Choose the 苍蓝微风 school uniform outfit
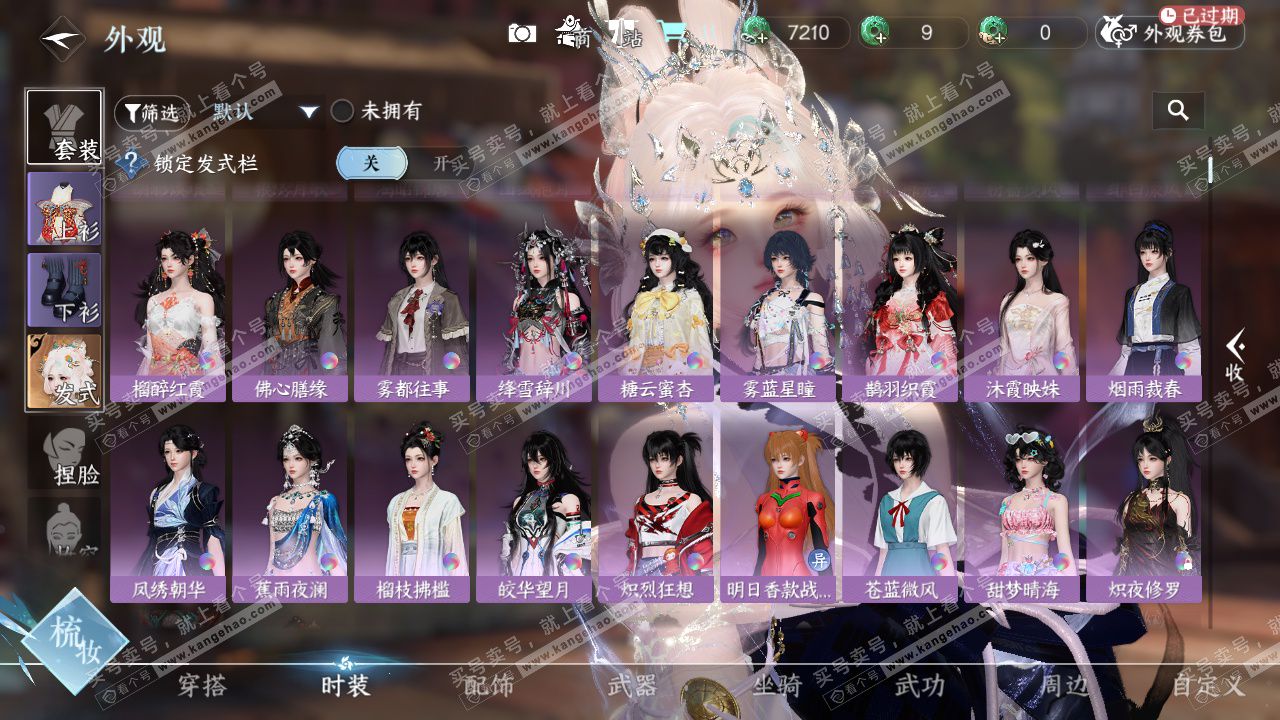The image size is (1280, 720). pos(900,512)
